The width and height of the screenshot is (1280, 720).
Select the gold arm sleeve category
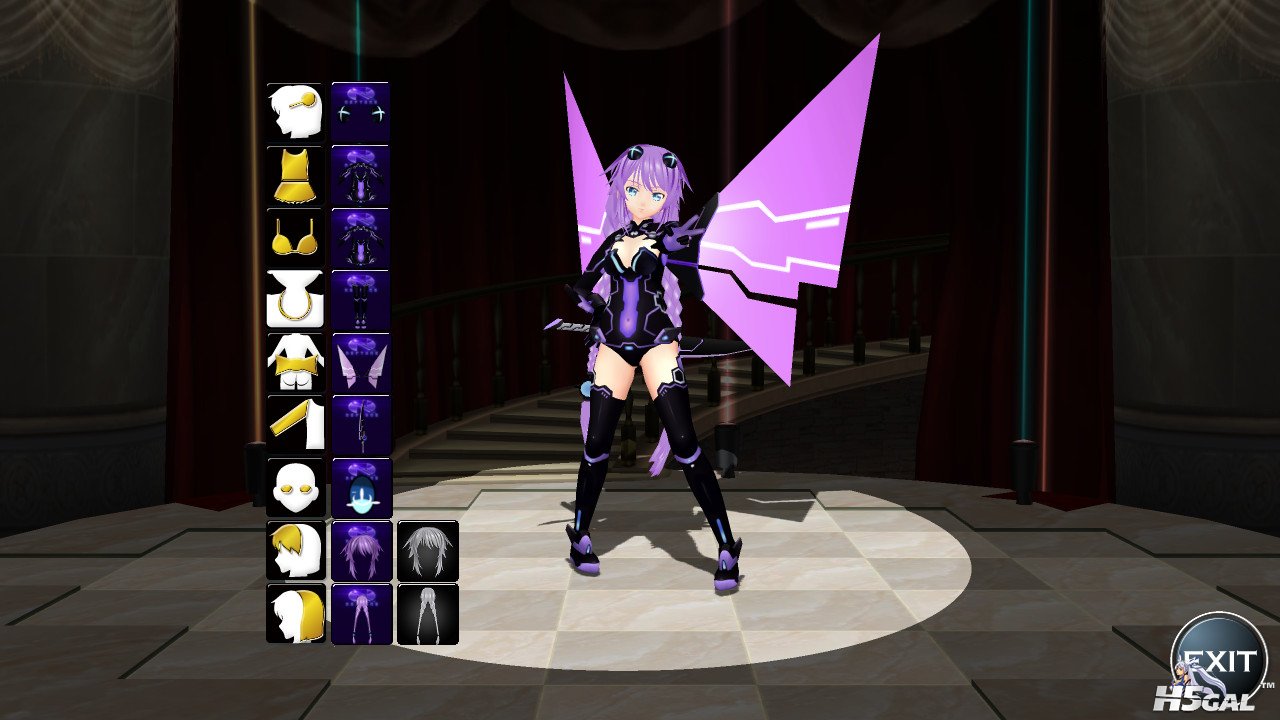[x=295, y=424]
